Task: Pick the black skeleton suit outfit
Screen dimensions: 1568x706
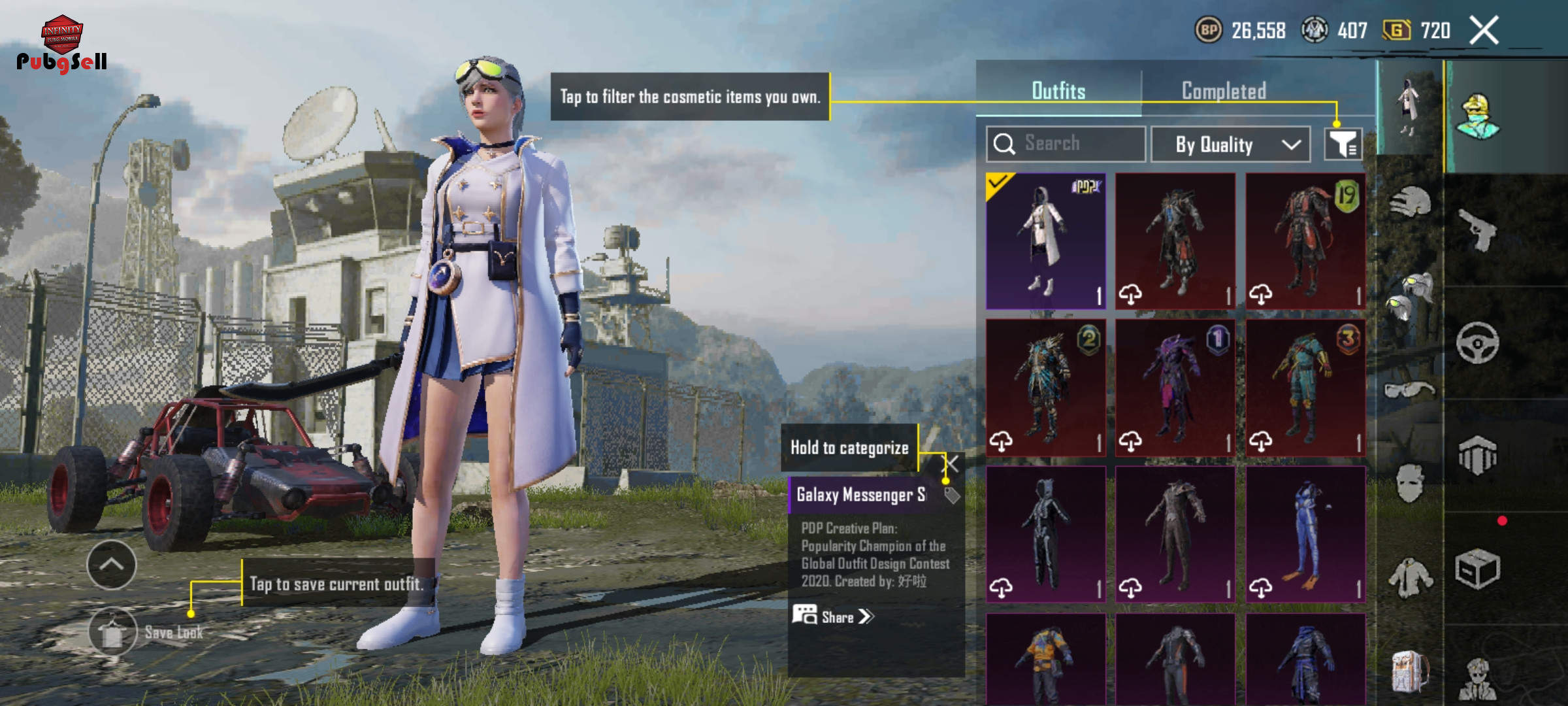Action: click(x=1046, y=534)
